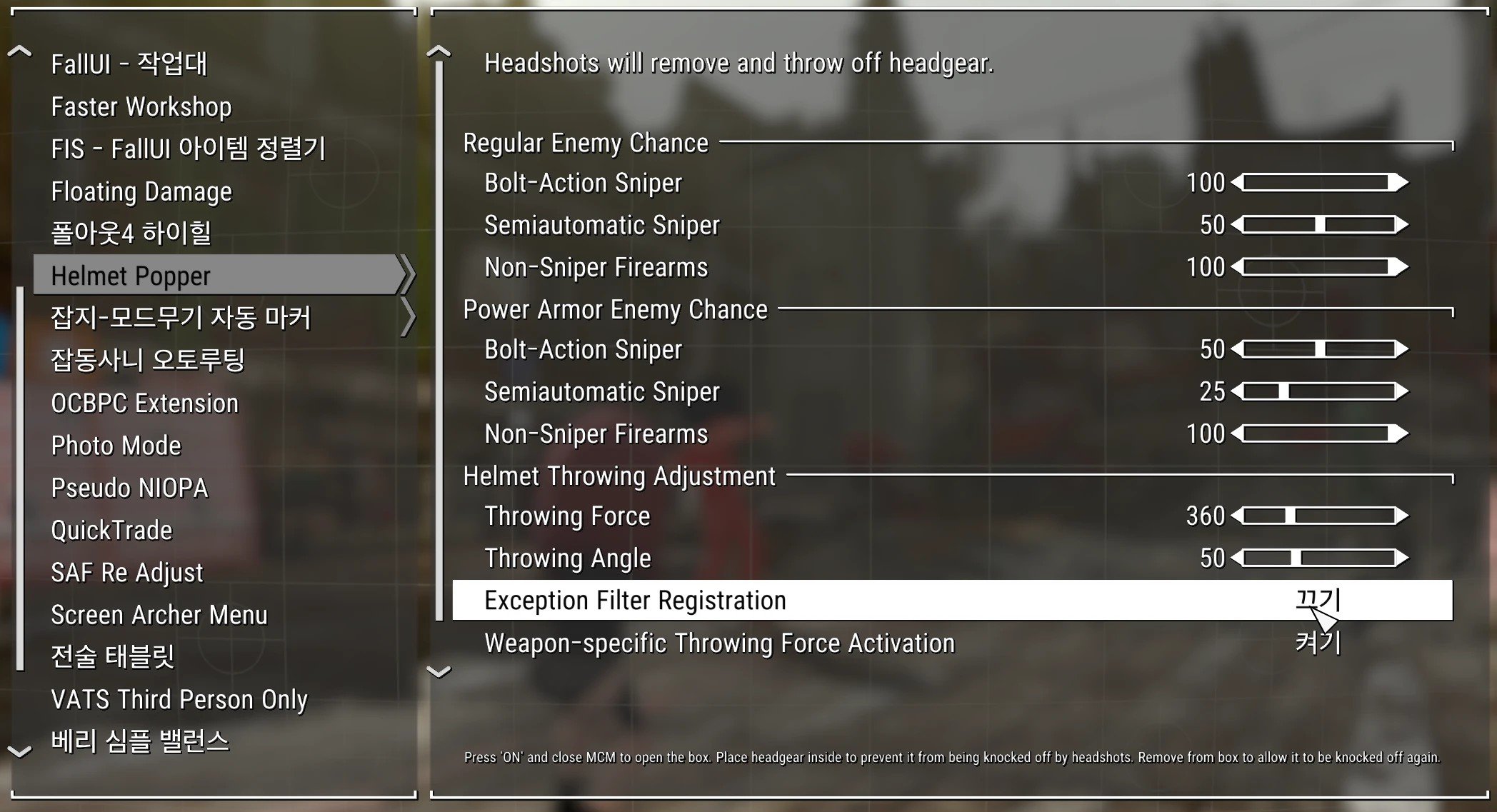Choose VATS Third Person Only
The height and width of the screenshot is (812, 1497).
click(x=179, y=699)
